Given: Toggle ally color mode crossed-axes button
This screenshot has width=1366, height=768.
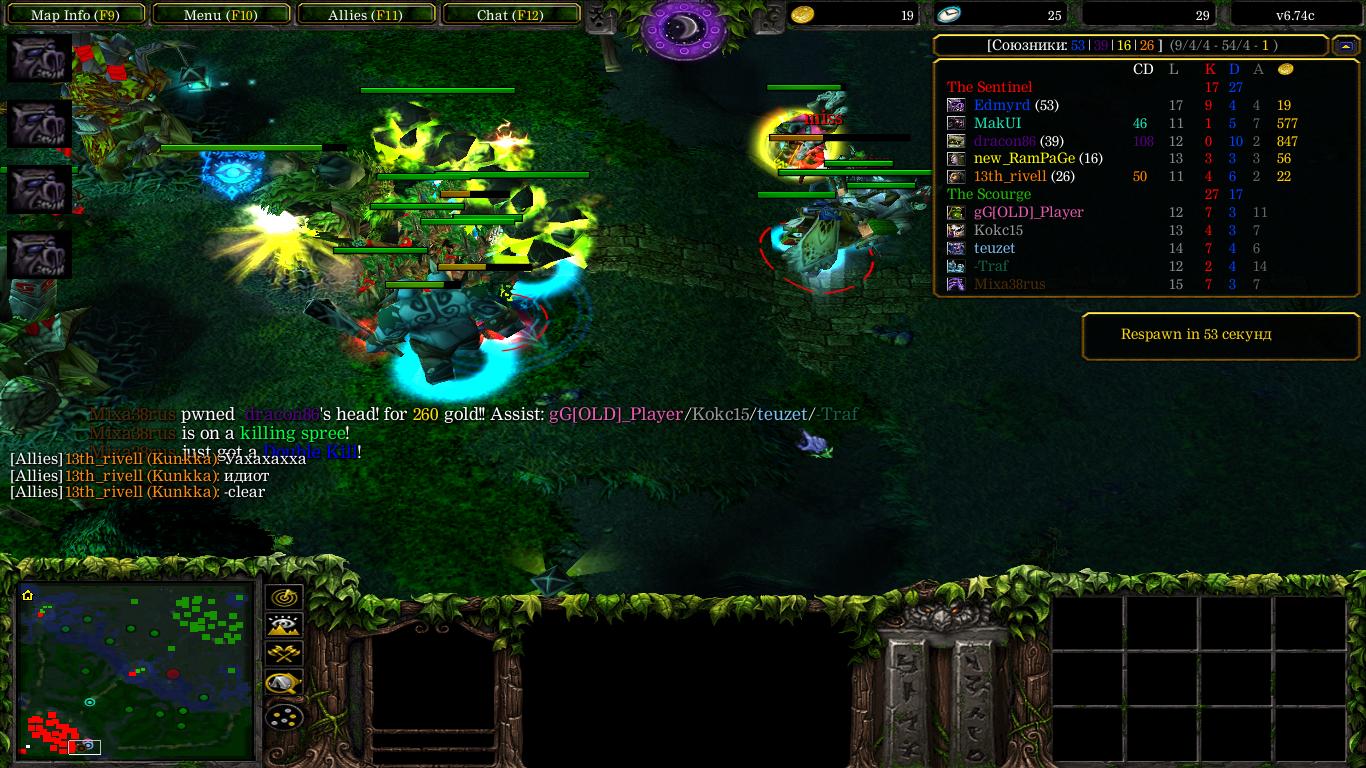Looking at the screenshot, I should (285, 655).
